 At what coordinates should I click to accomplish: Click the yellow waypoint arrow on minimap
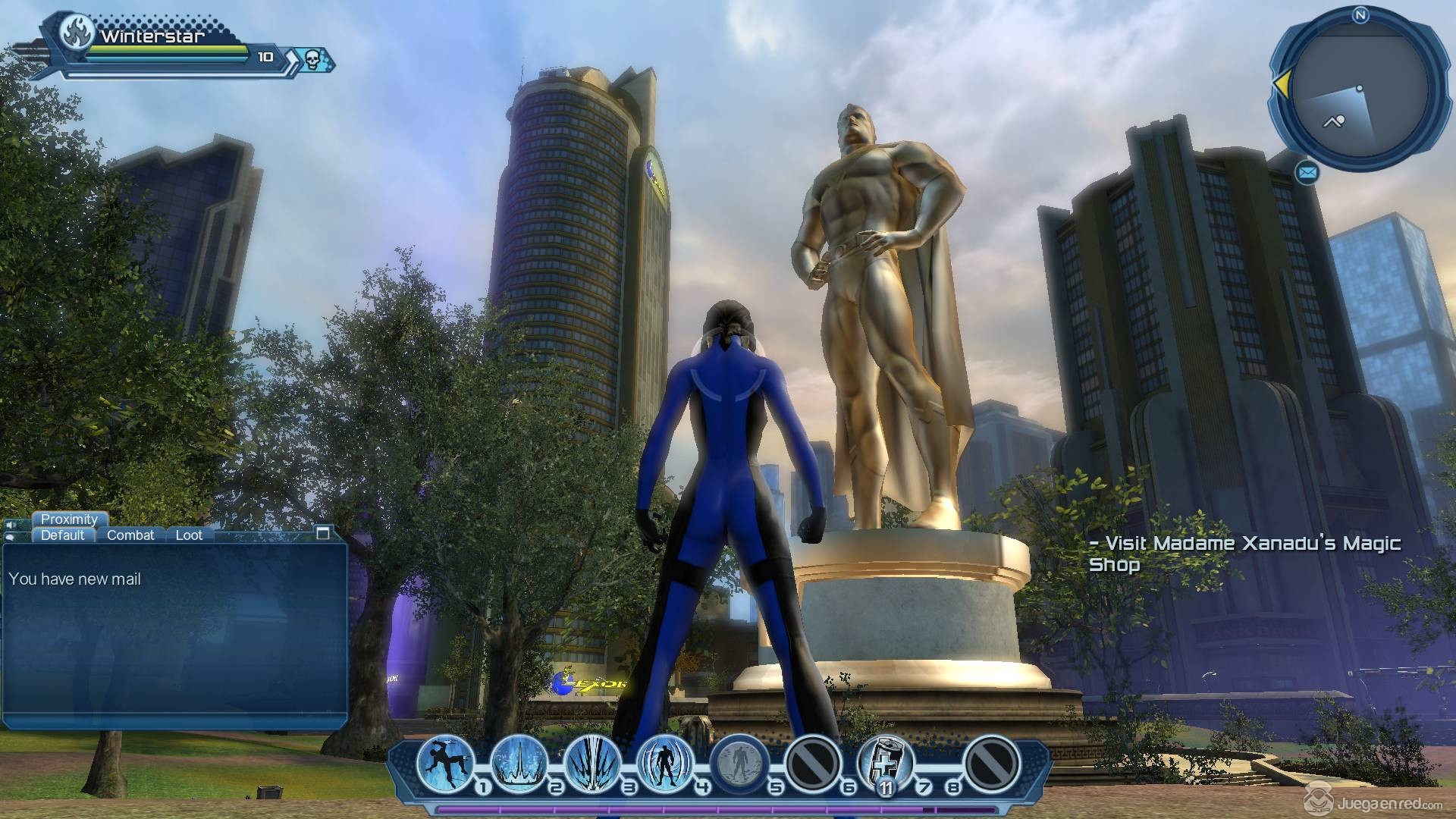[x=1280, y=83]
